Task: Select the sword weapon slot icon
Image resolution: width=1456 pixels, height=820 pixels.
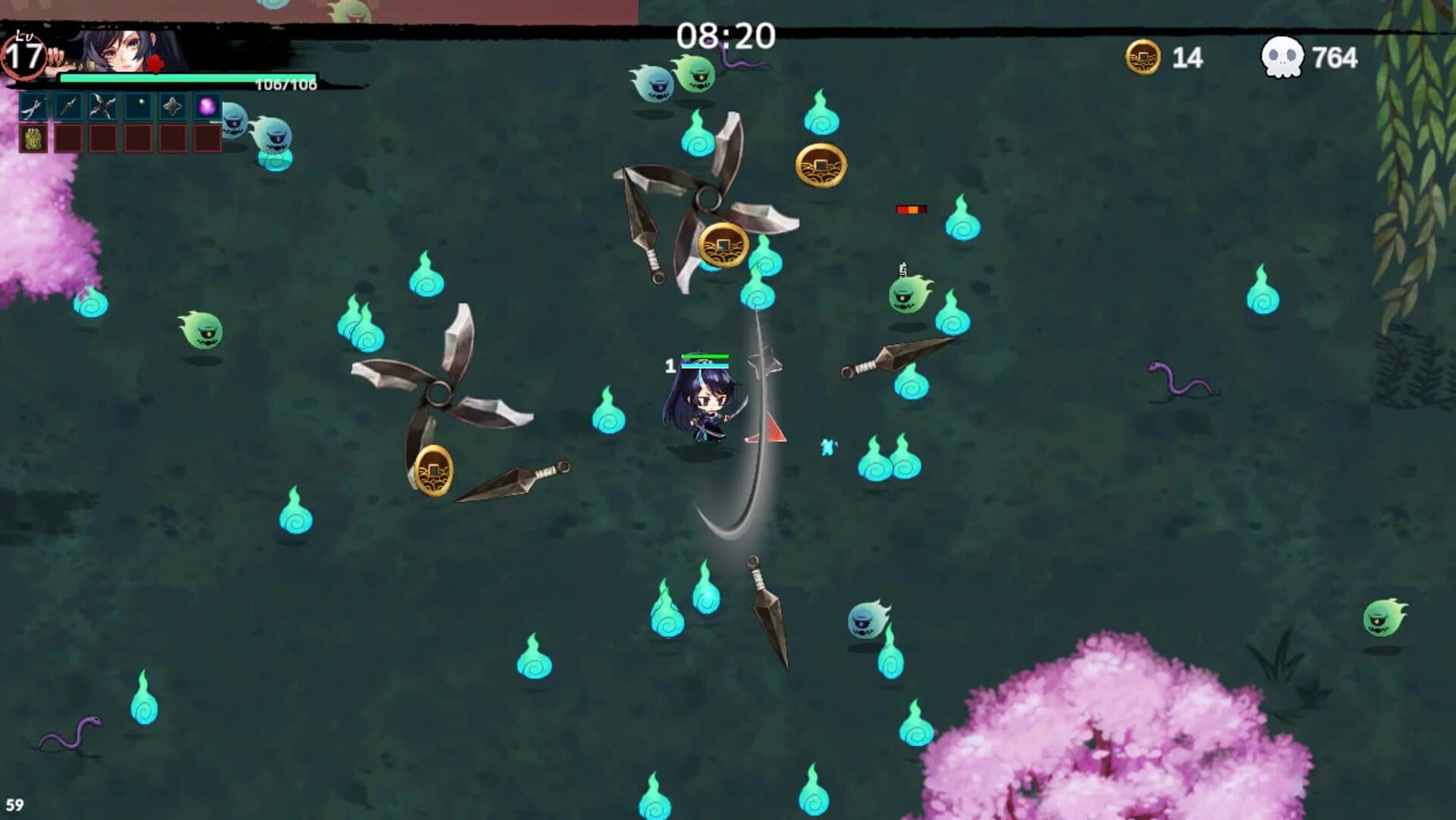Action: [x=33, y=105]
